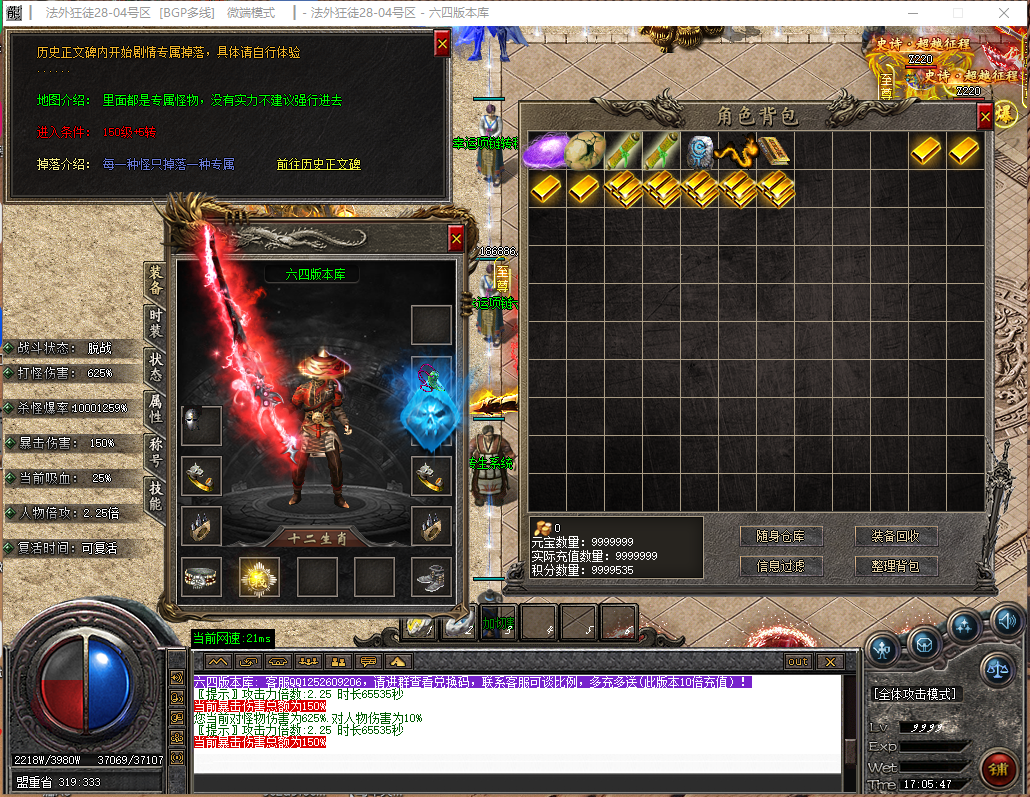1030x797 pixels.
Task: Select the equipped boots slot
Action: click(x=431, y=577)
